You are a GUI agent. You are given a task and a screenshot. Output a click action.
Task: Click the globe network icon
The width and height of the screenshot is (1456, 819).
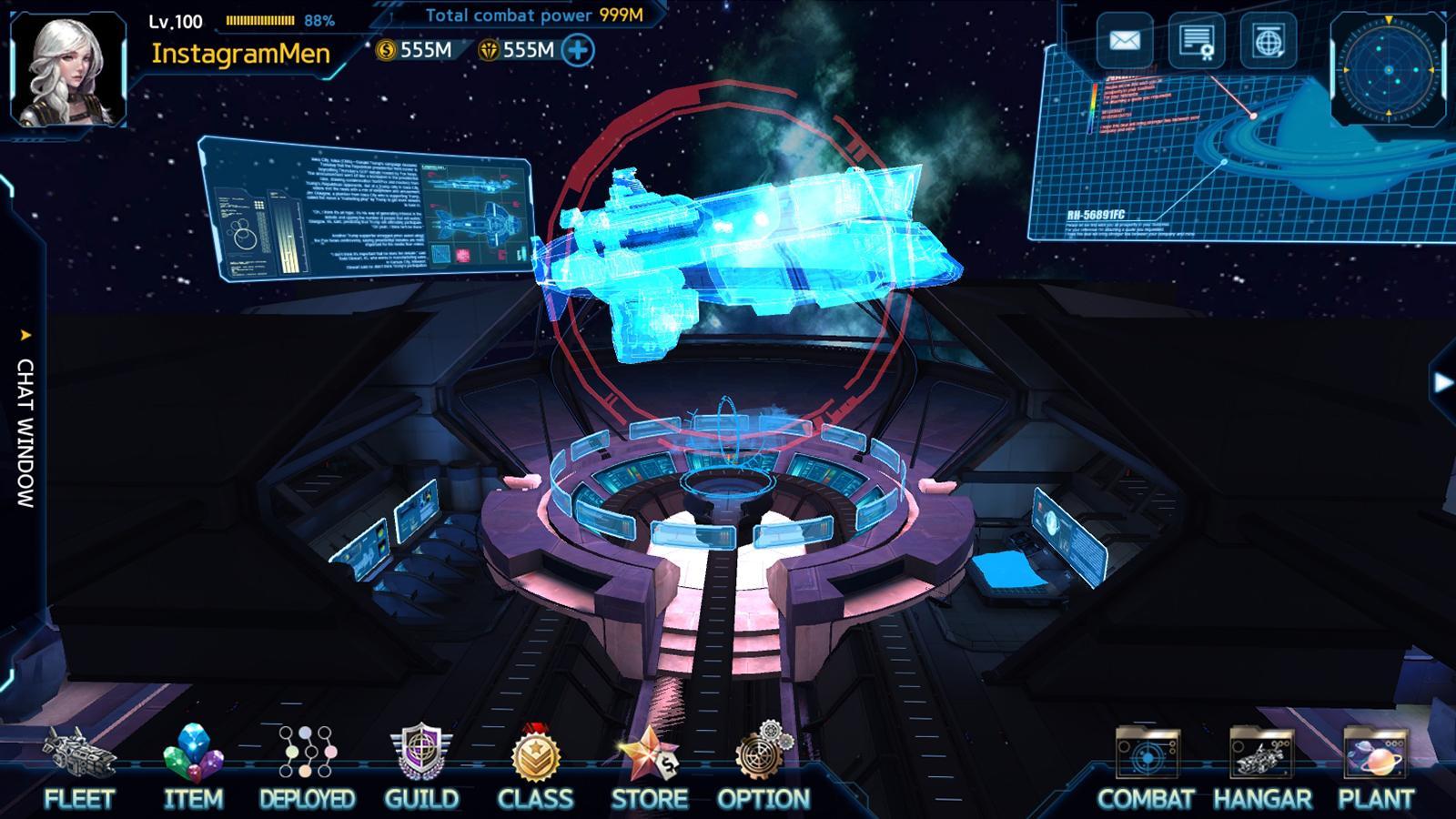tap(1268, 41)
